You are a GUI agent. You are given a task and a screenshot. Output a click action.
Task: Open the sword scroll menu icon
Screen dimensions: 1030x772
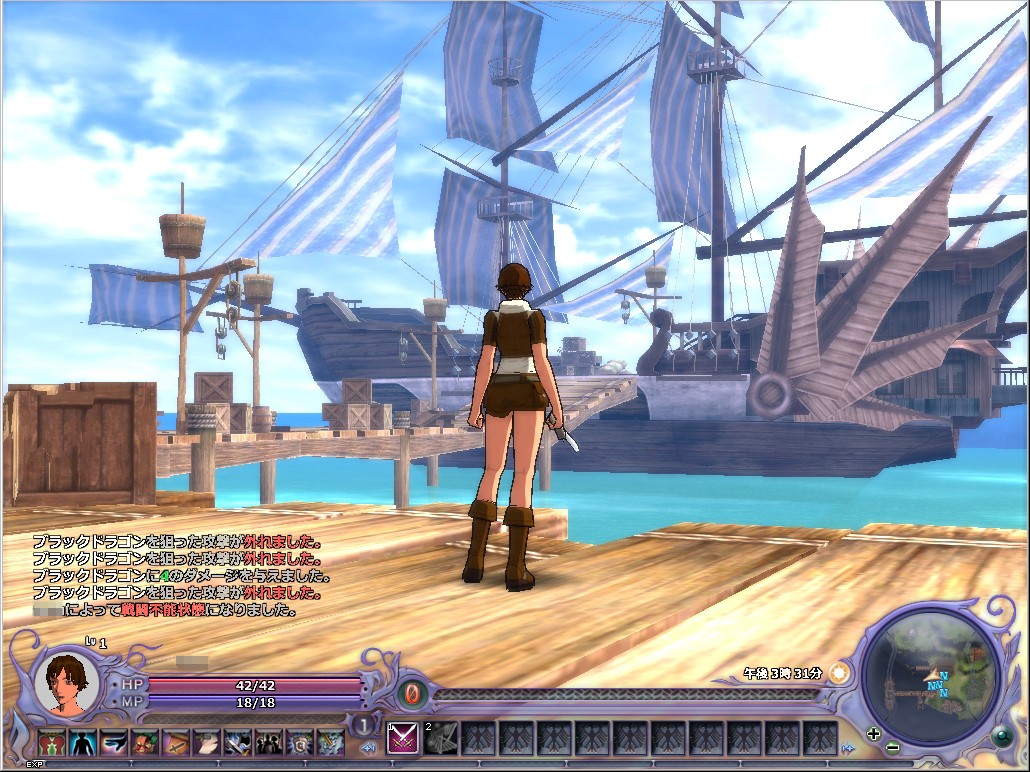(x=176, y=742)
